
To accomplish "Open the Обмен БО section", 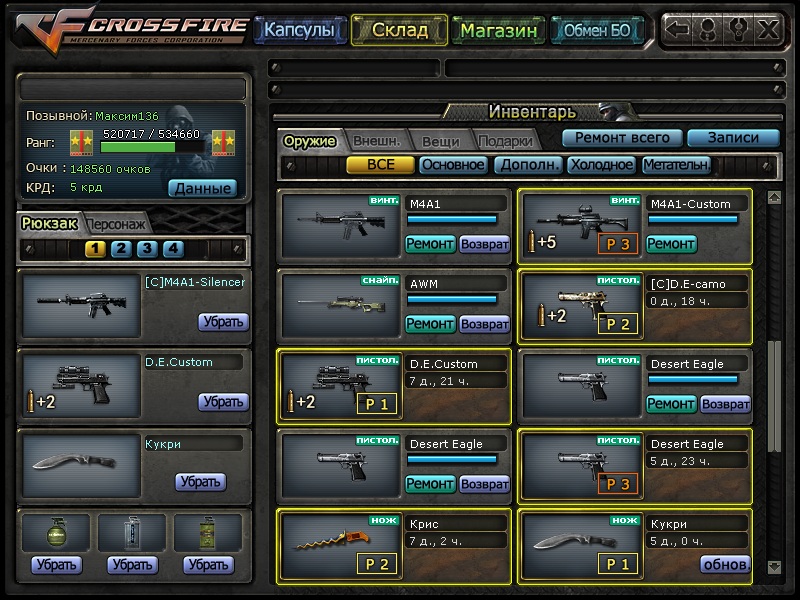I will [597, 30].
